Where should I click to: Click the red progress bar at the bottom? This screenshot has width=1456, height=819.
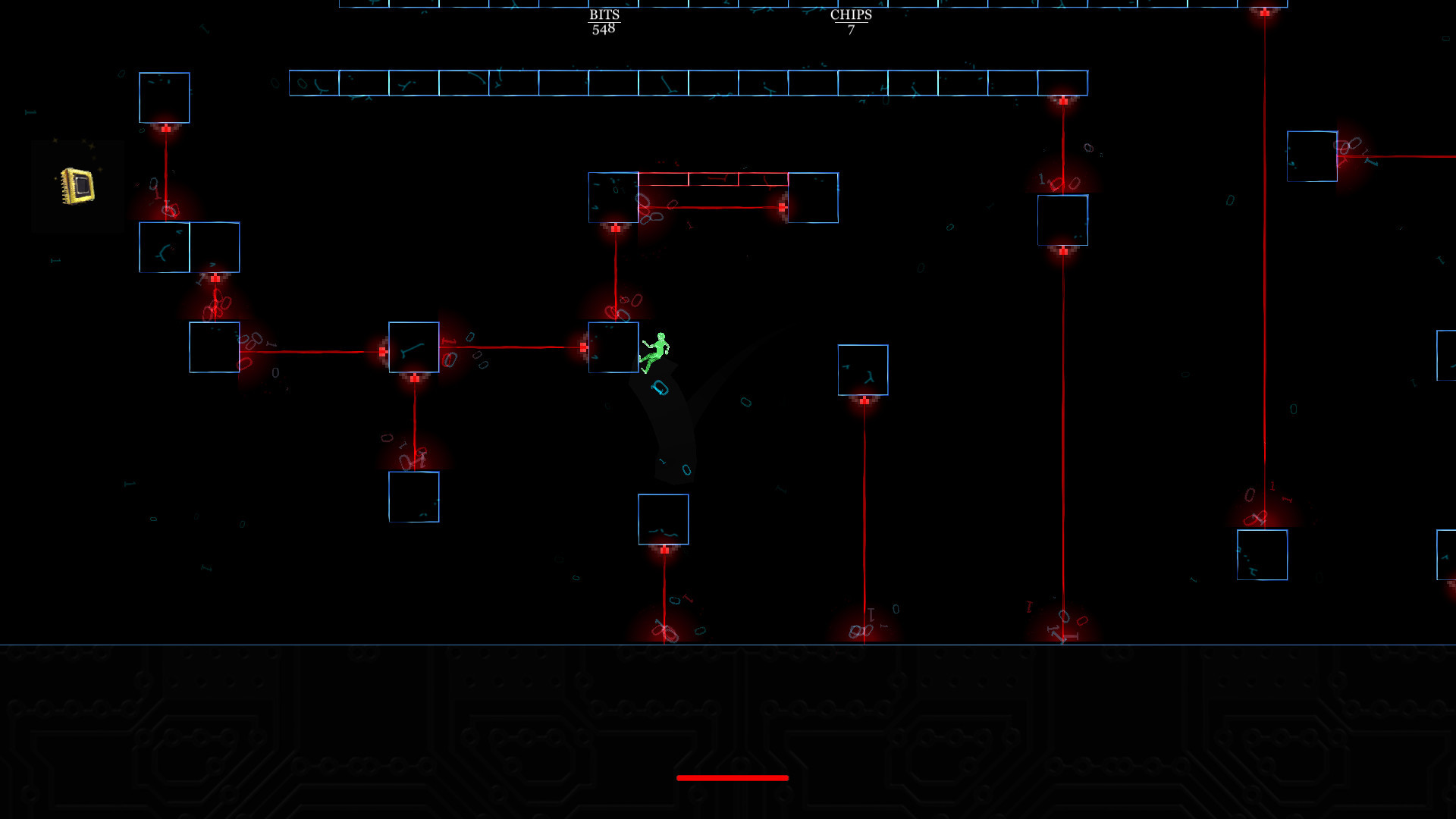[x=732, y=777]
